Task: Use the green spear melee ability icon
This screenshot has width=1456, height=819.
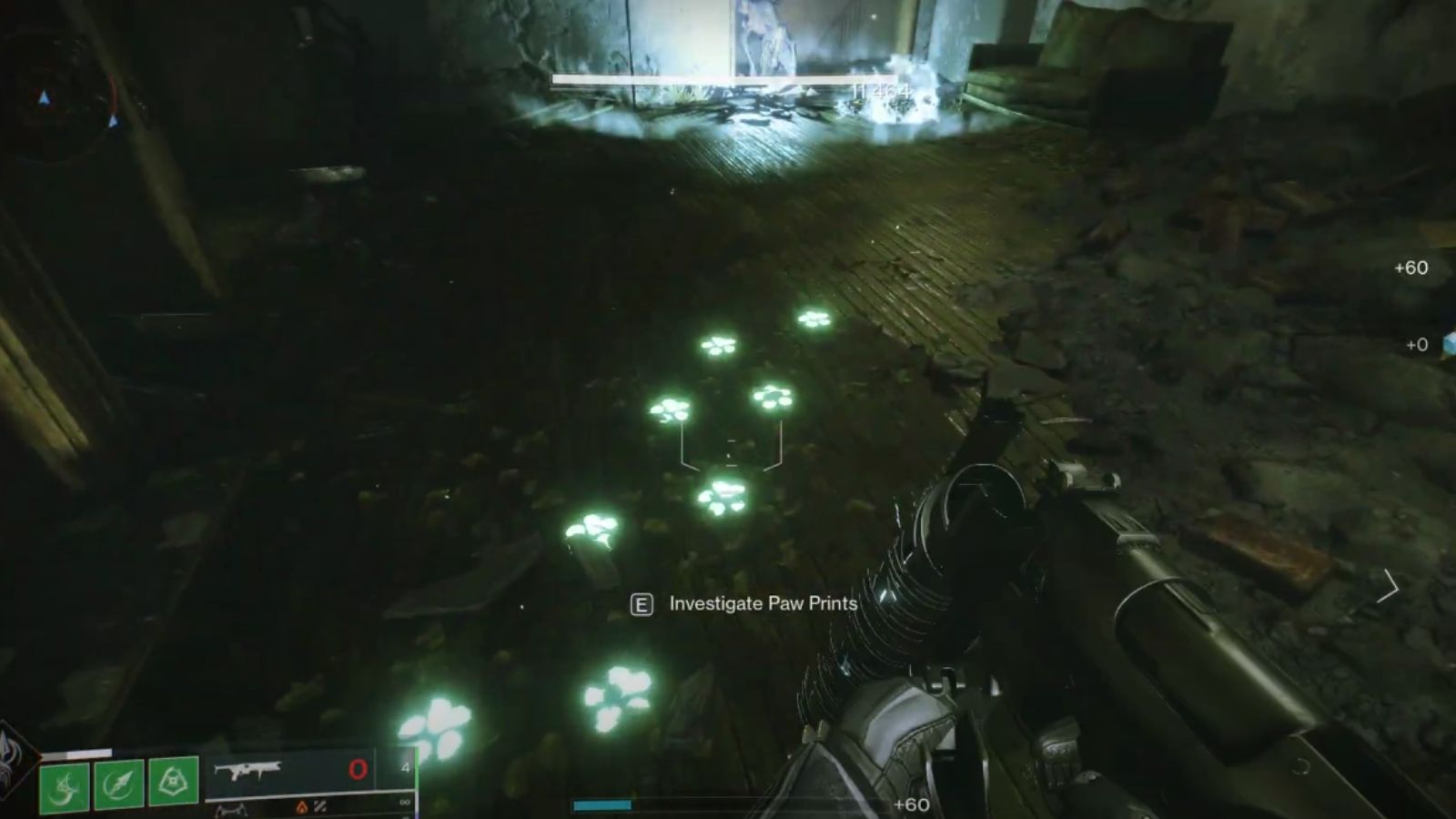Action: [118, 784]
